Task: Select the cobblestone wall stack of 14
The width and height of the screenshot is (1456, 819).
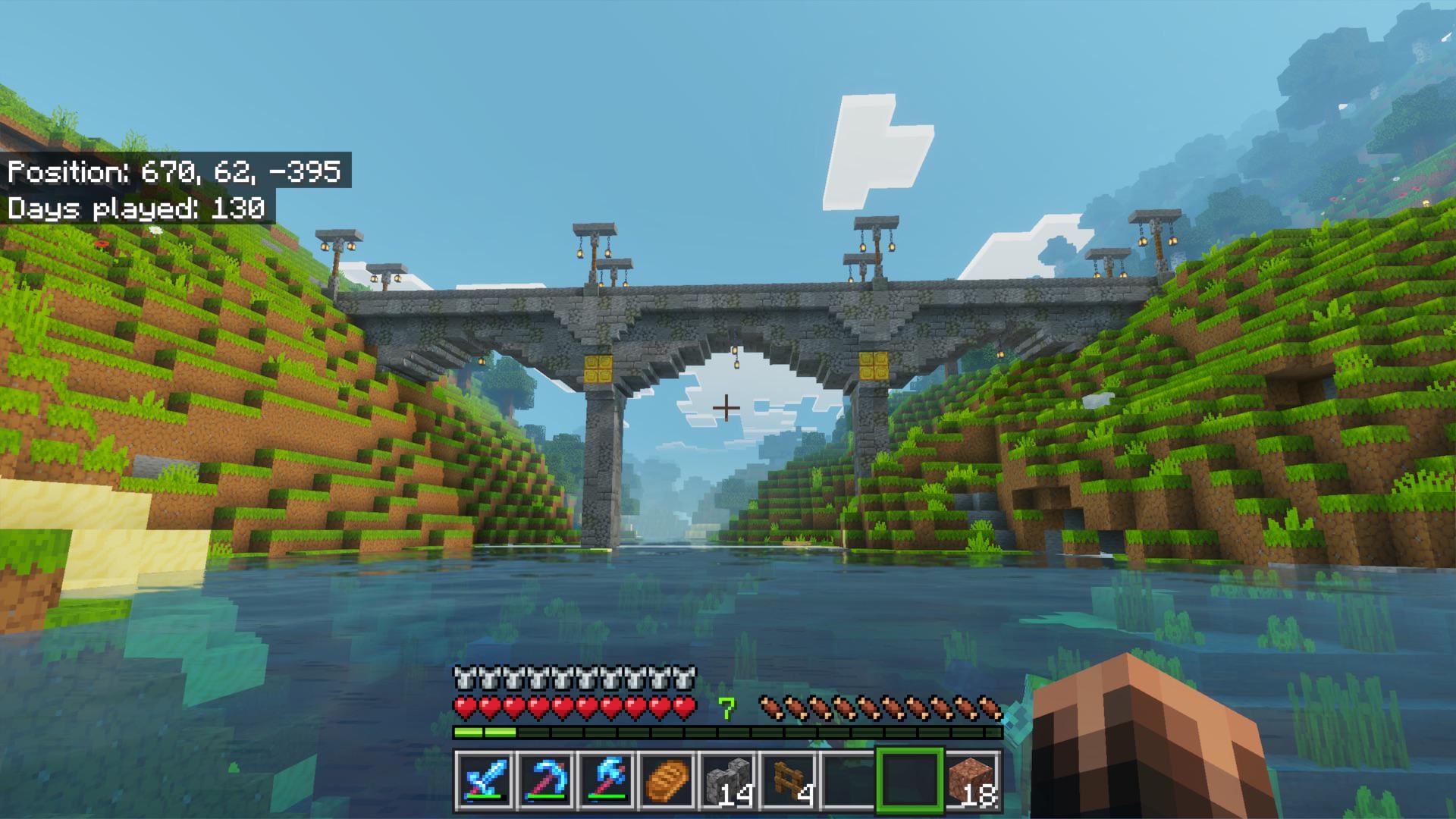Action: coord(729,779)
